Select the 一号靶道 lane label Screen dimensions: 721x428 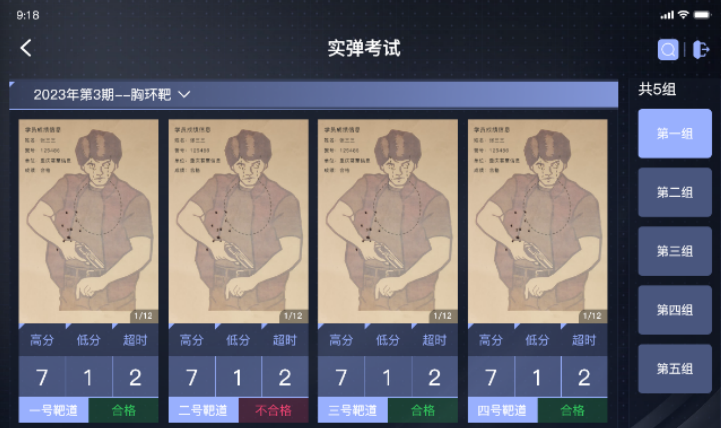coord(53,410)
